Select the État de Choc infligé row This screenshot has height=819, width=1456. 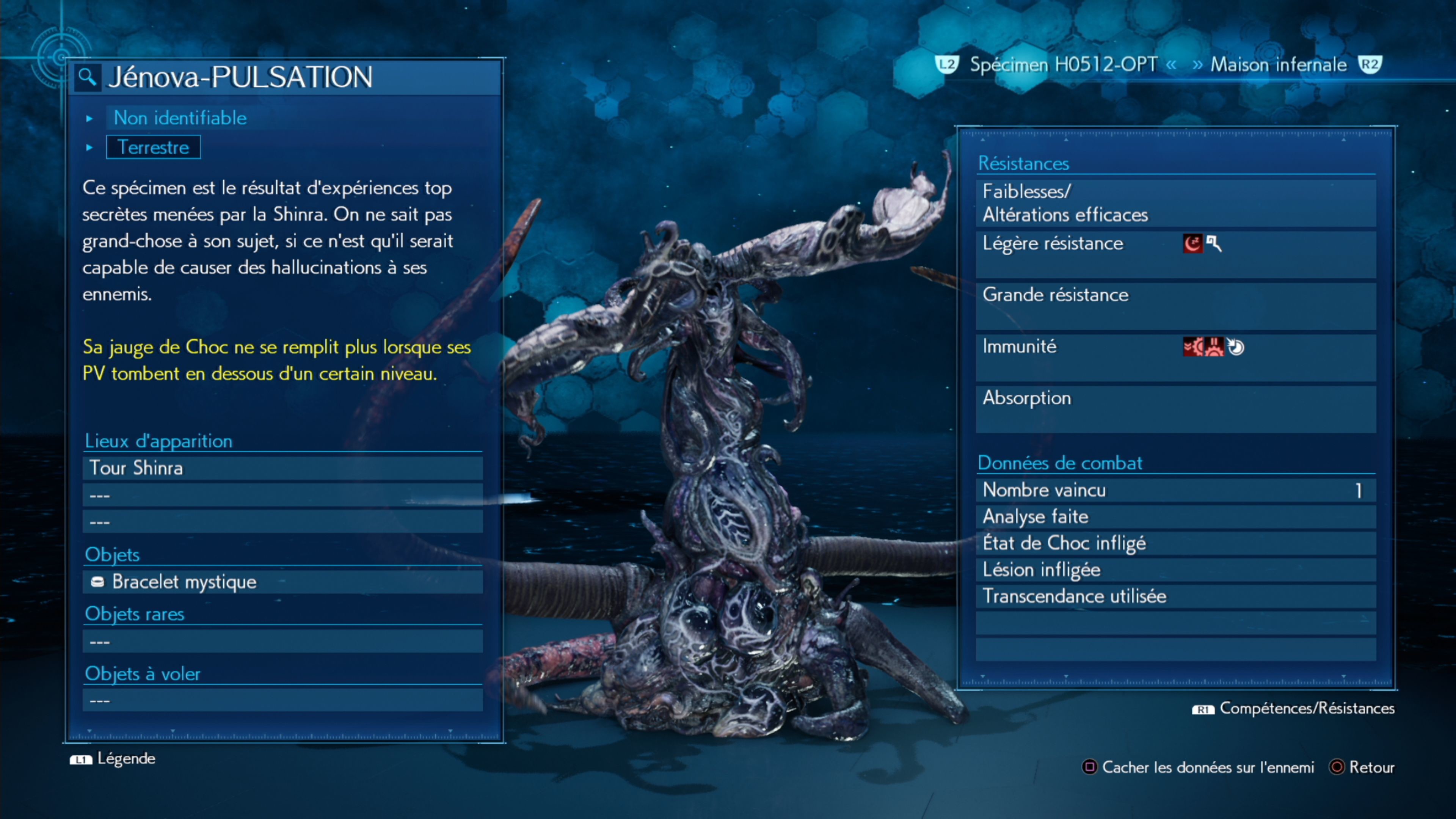(1176, 543)
